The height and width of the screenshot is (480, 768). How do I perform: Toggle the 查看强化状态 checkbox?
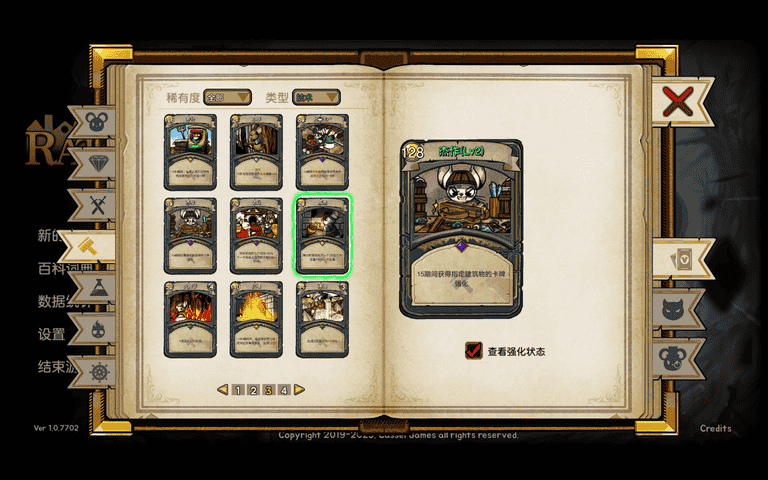click(x=474, y=351)
